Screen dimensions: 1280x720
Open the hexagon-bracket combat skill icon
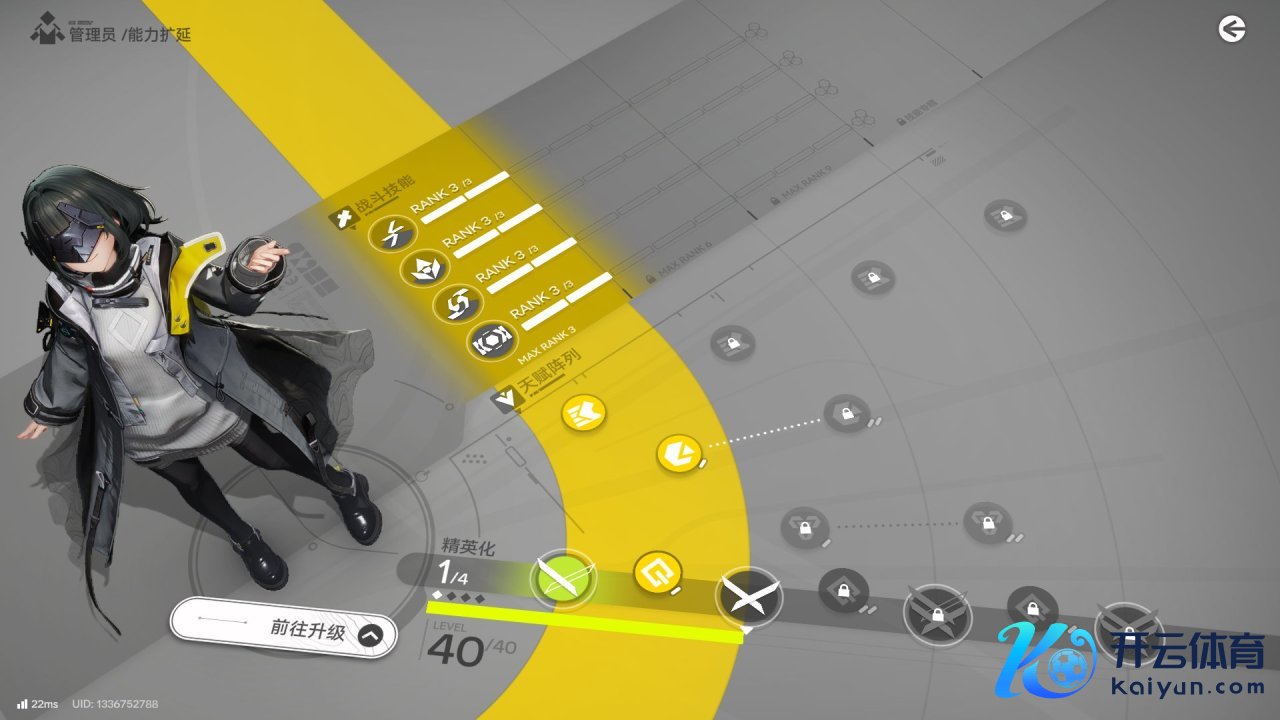coord(493,341)
